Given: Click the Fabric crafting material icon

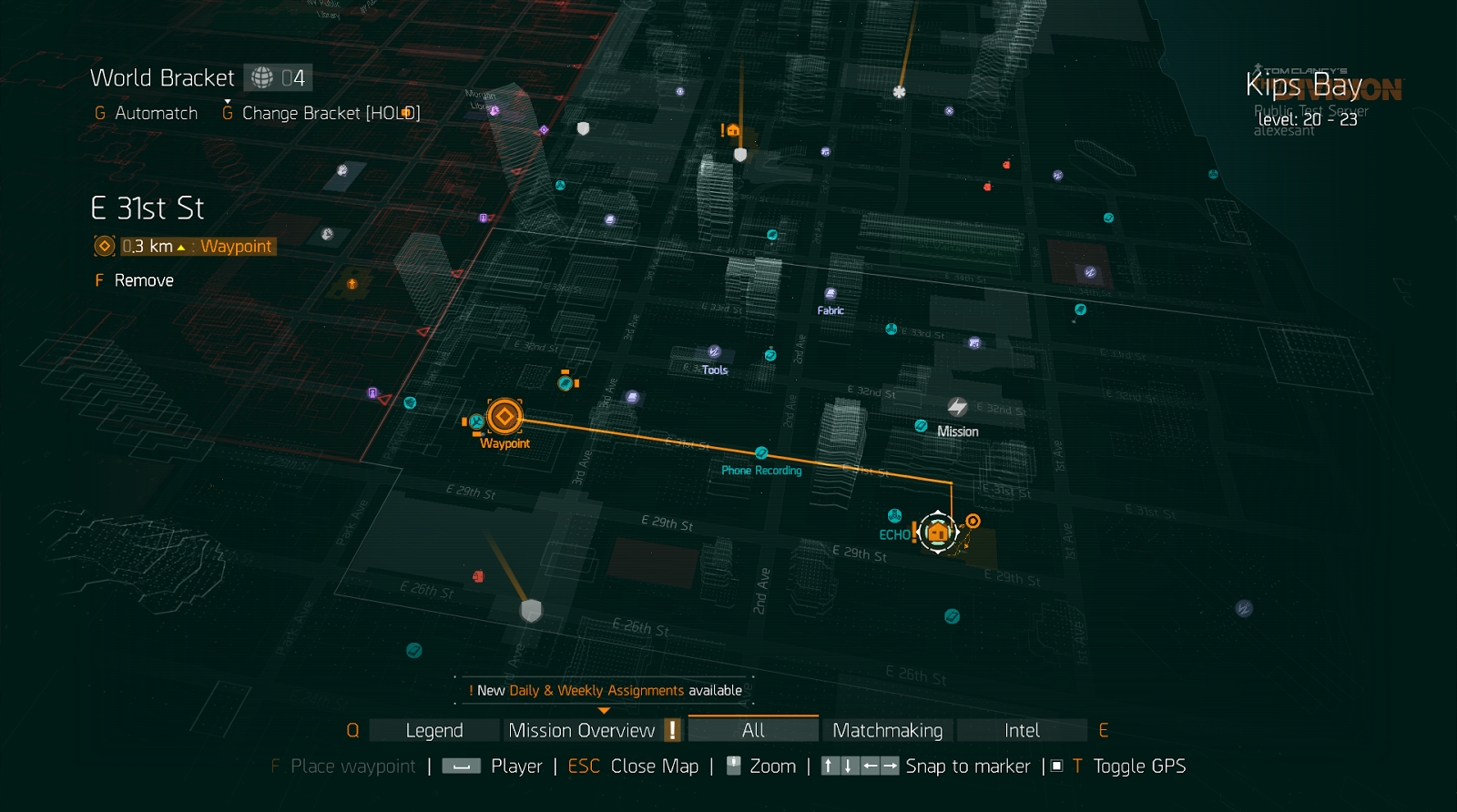Looking at the screenshot, I should (831, 295).
